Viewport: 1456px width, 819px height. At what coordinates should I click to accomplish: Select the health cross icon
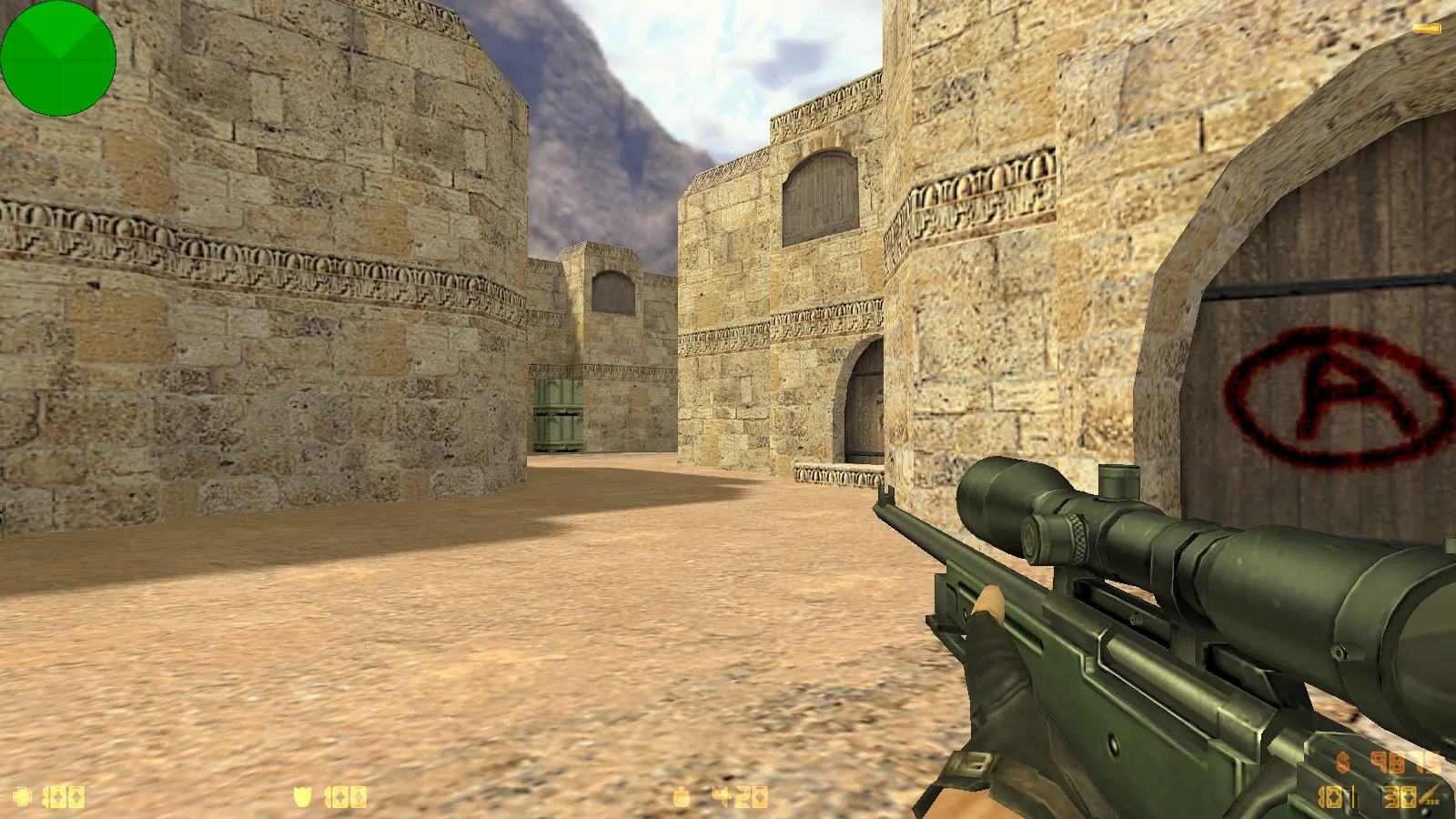tap(23, 797)
